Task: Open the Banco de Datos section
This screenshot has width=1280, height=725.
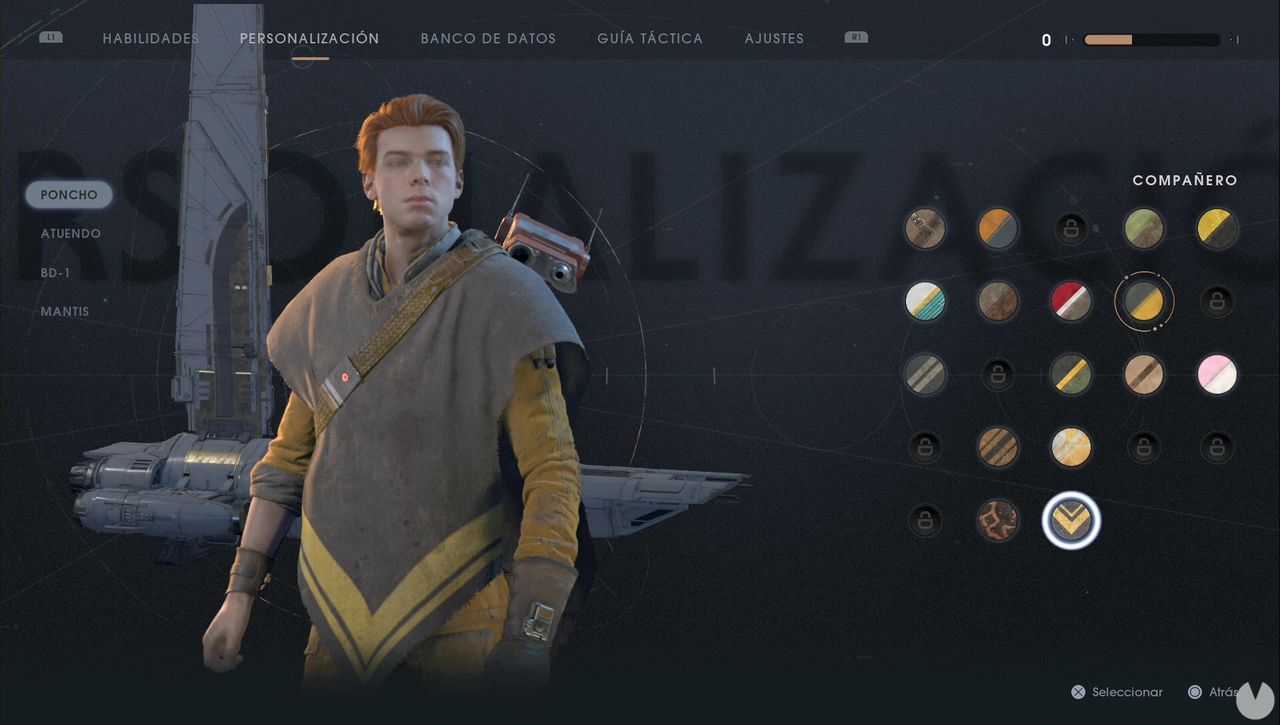Action: (x=488, y=38)
